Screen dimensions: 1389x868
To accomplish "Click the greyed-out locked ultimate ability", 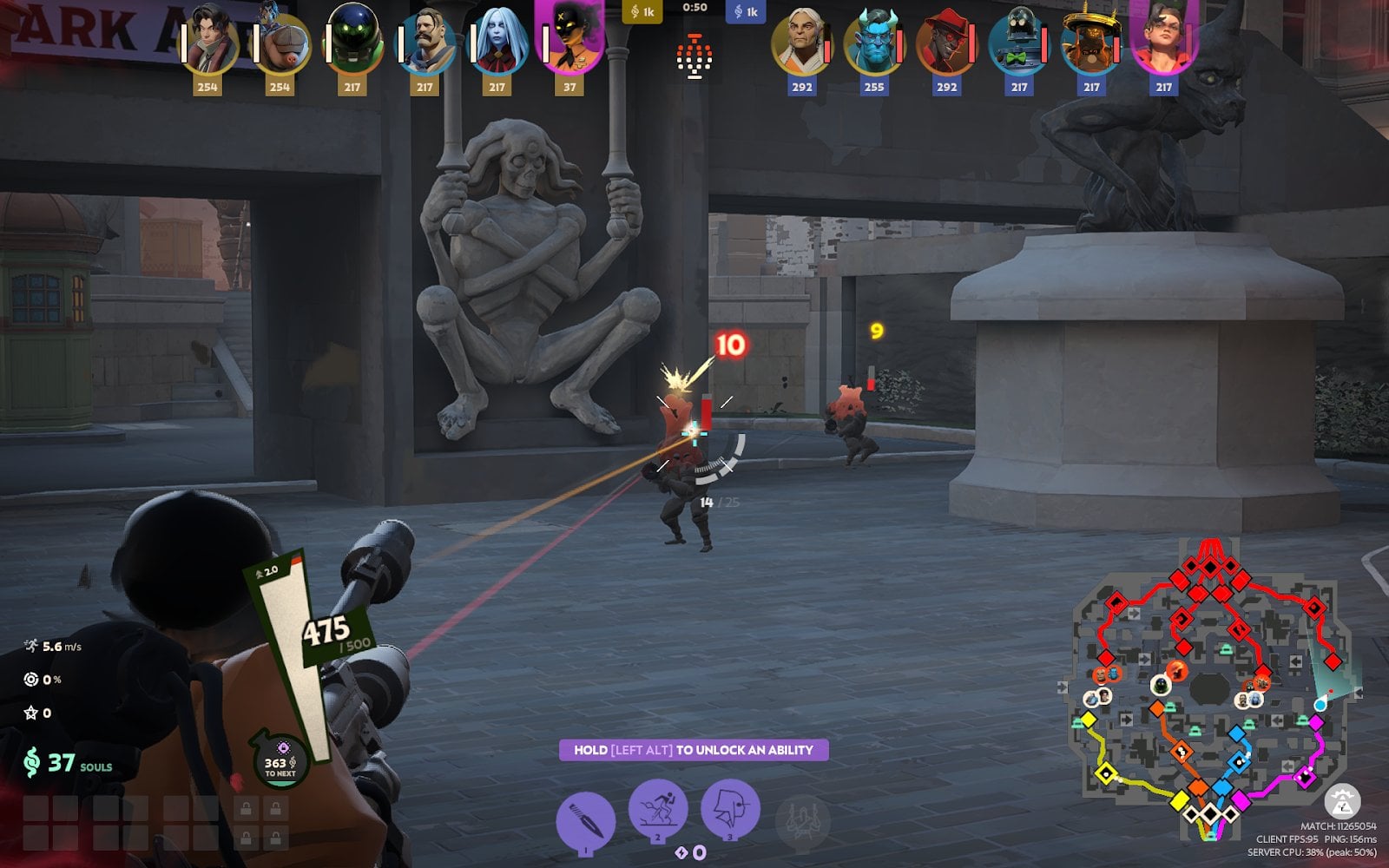I will pos(802,819).
